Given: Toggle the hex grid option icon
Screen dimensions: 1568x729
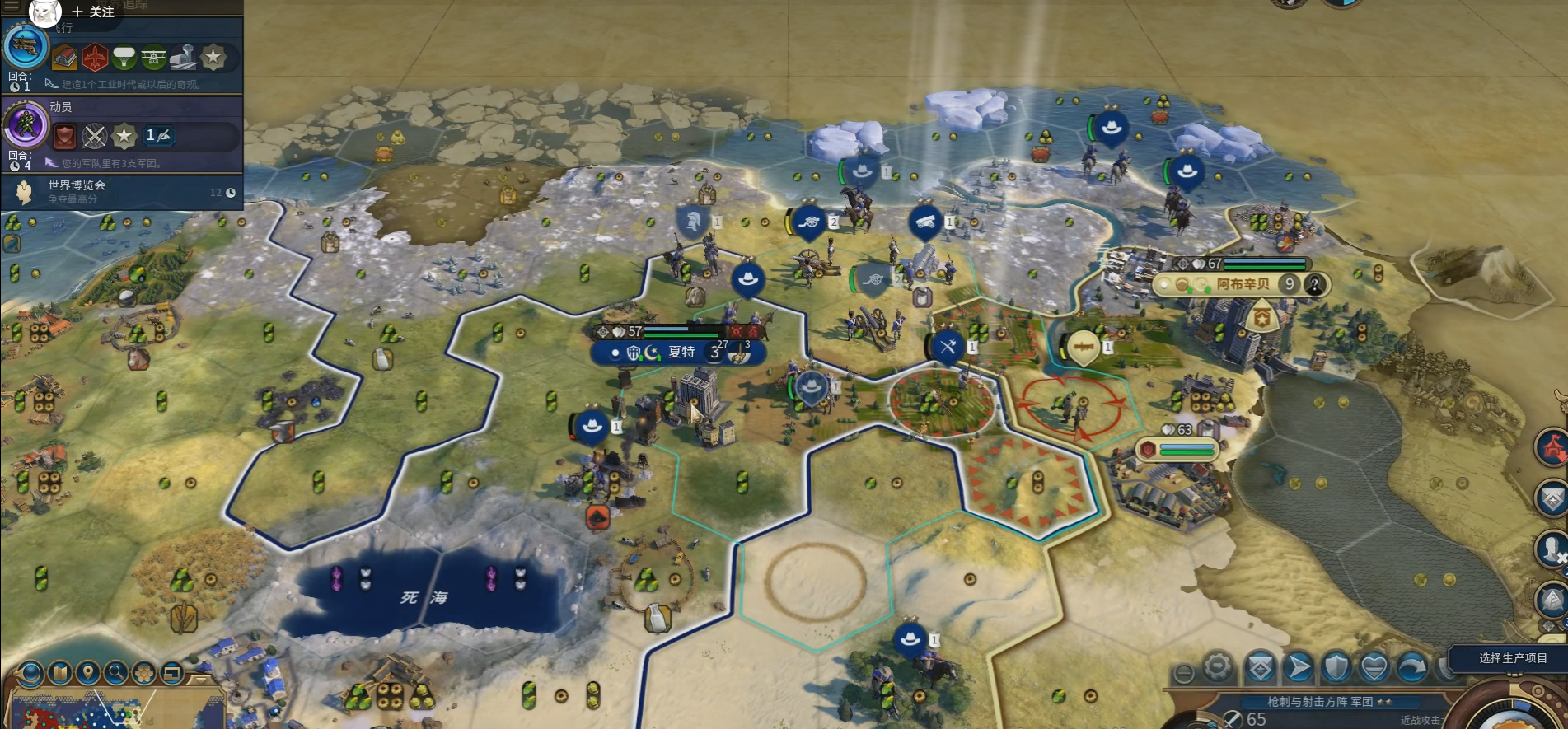Looking at the screenshot, I should pos(144,674).
